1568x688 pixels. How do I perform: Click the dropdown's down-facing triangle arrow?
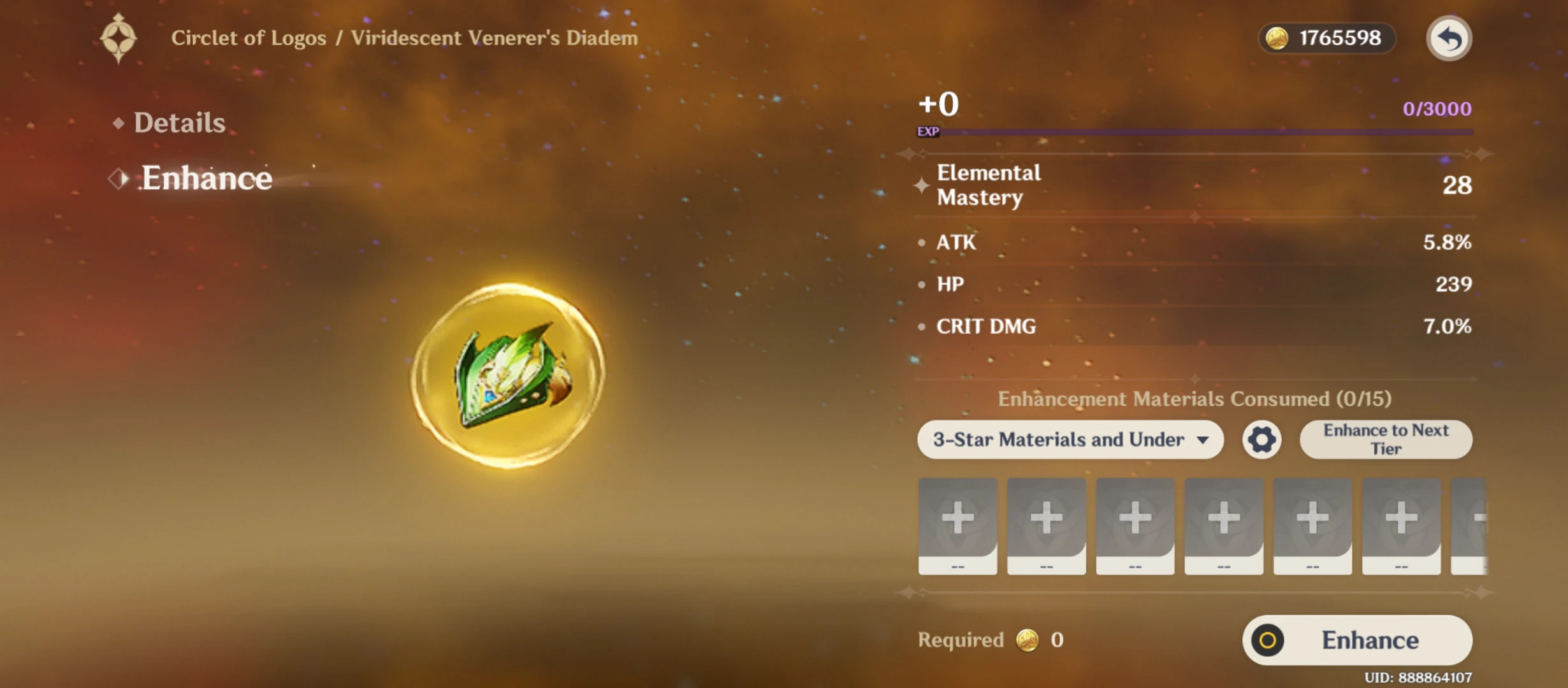(x=1203, y=440)
